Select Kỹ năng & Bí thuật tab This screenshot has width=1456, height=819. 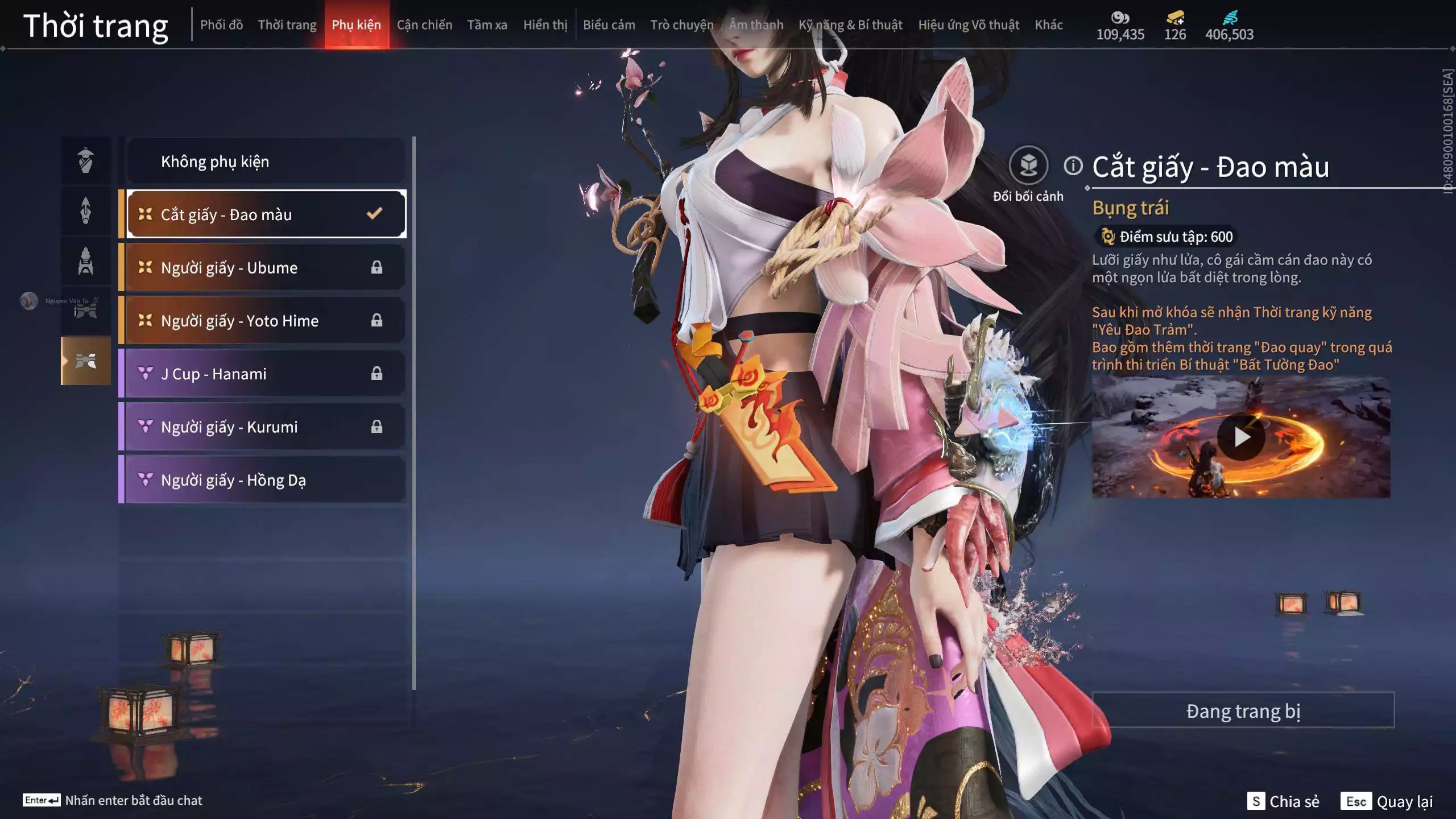[850, 25]
